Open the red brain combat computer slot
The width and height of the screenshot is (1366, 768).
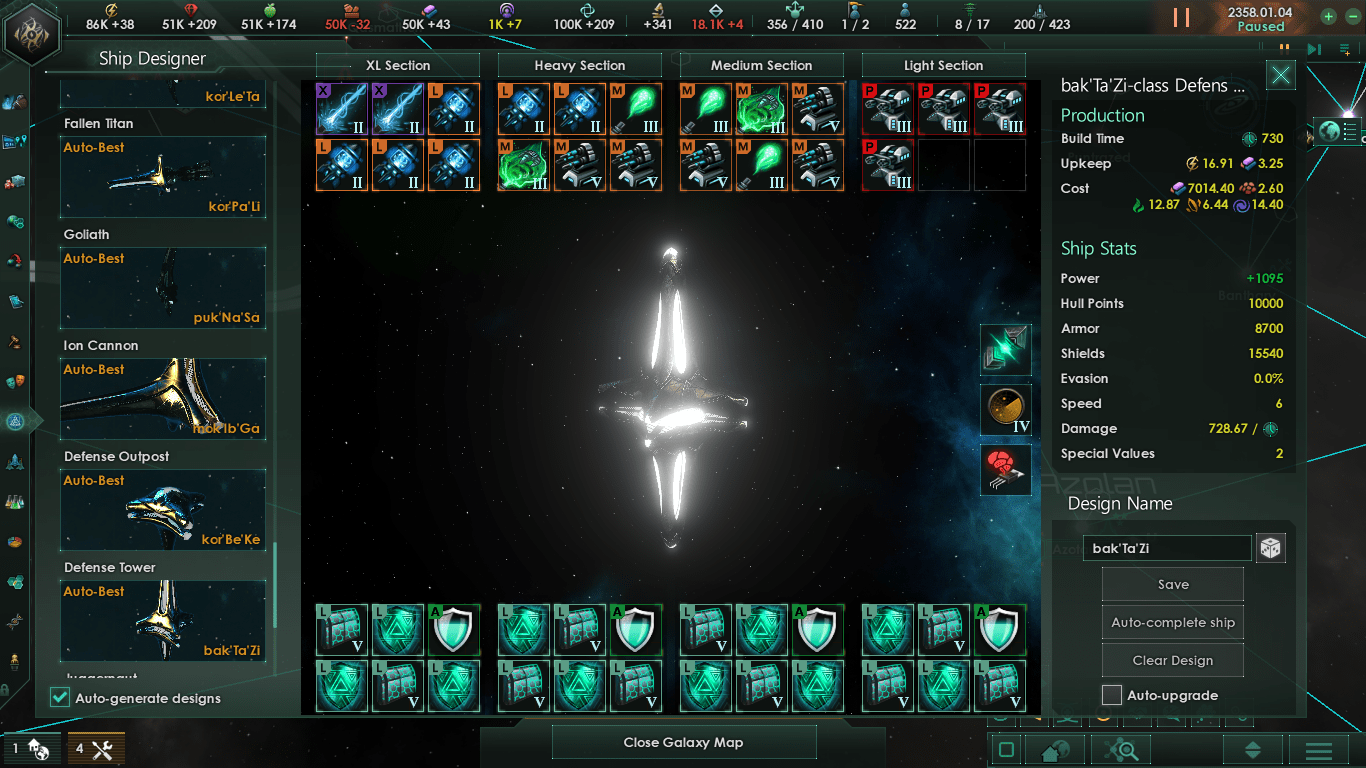[1006, 470]
